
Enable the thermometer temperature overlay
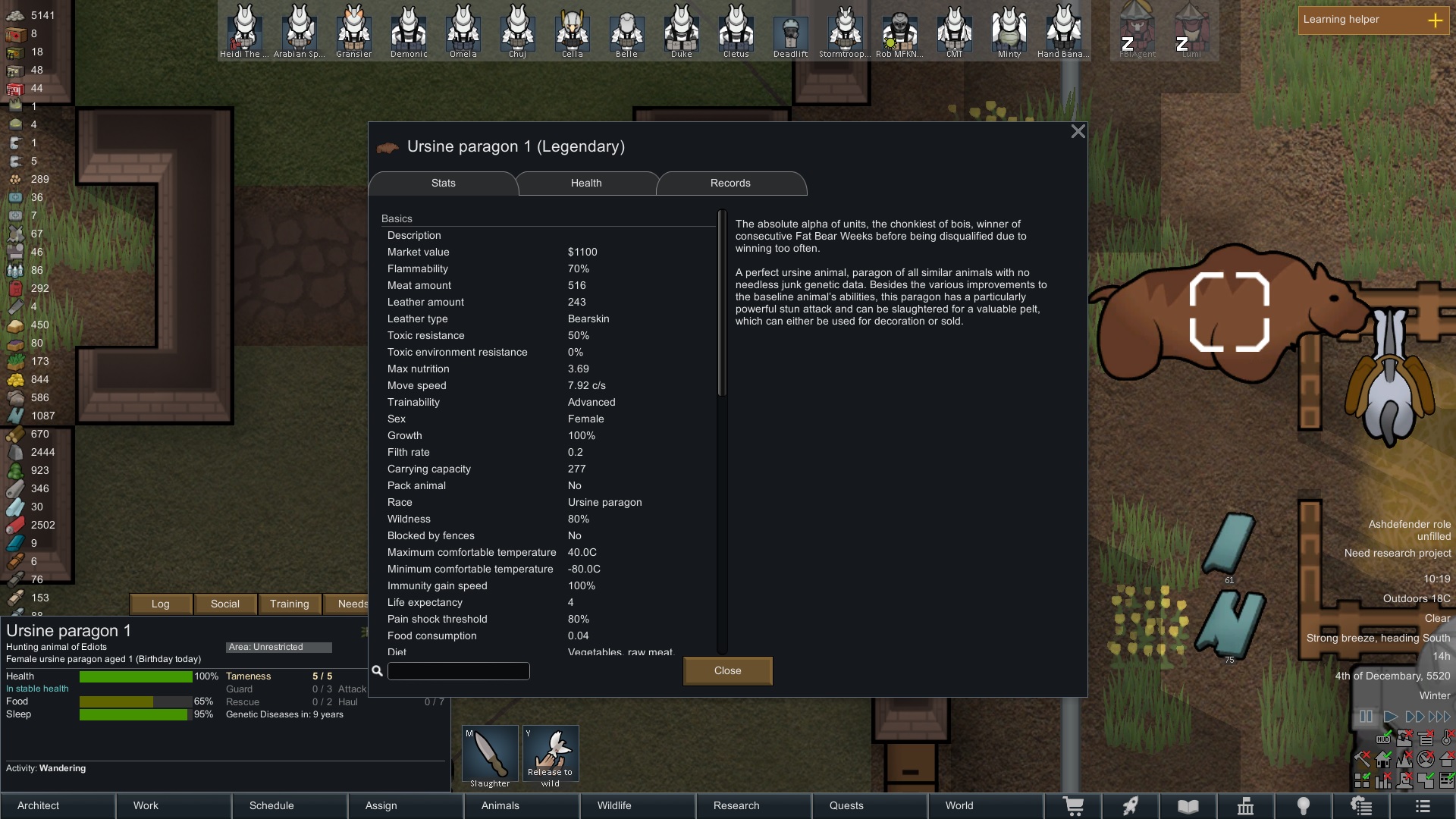(x=1445, y=739)
